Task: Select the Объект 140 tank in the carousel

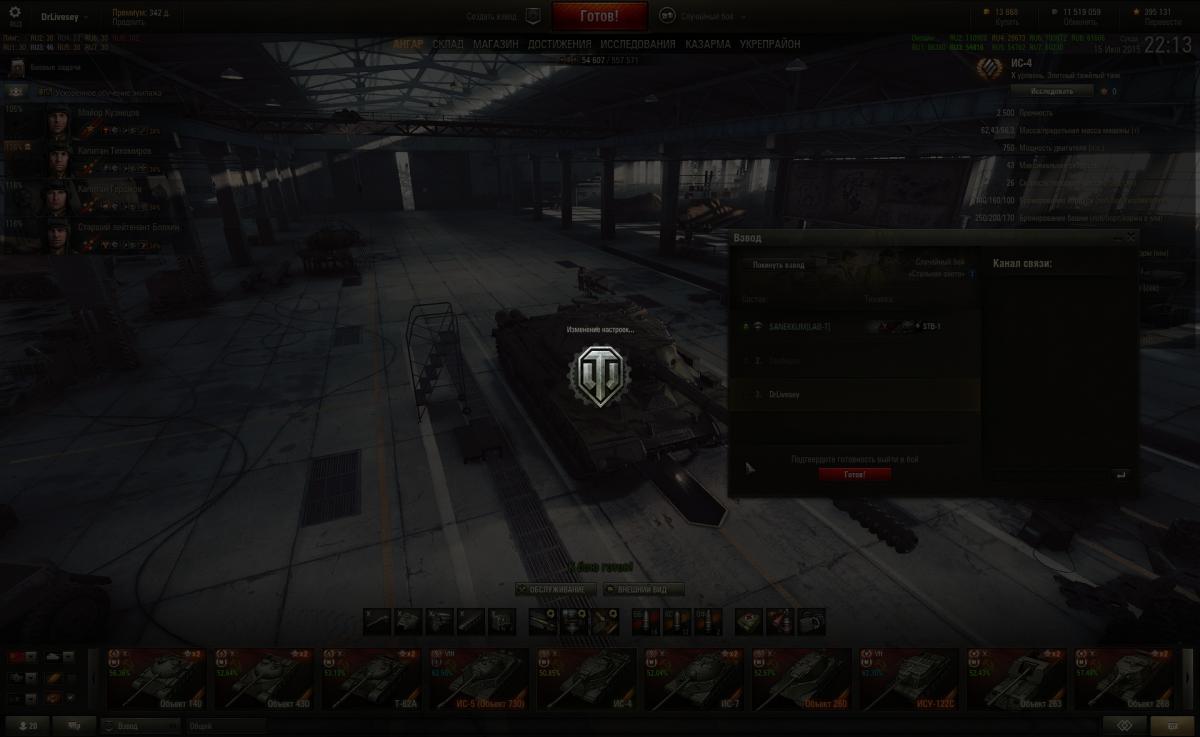Action: click(153, 679)
